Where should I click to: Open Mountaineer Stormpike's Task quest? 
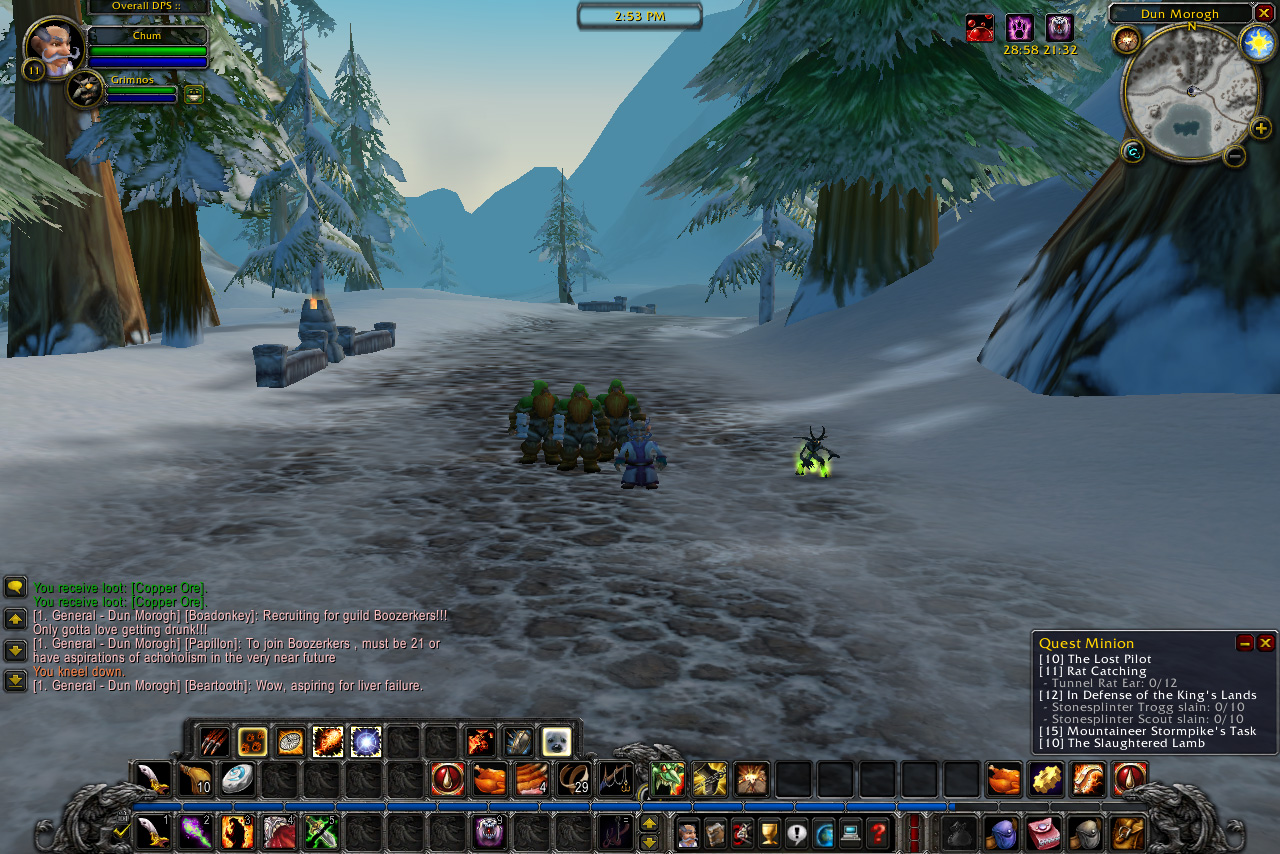[1147, 731]
